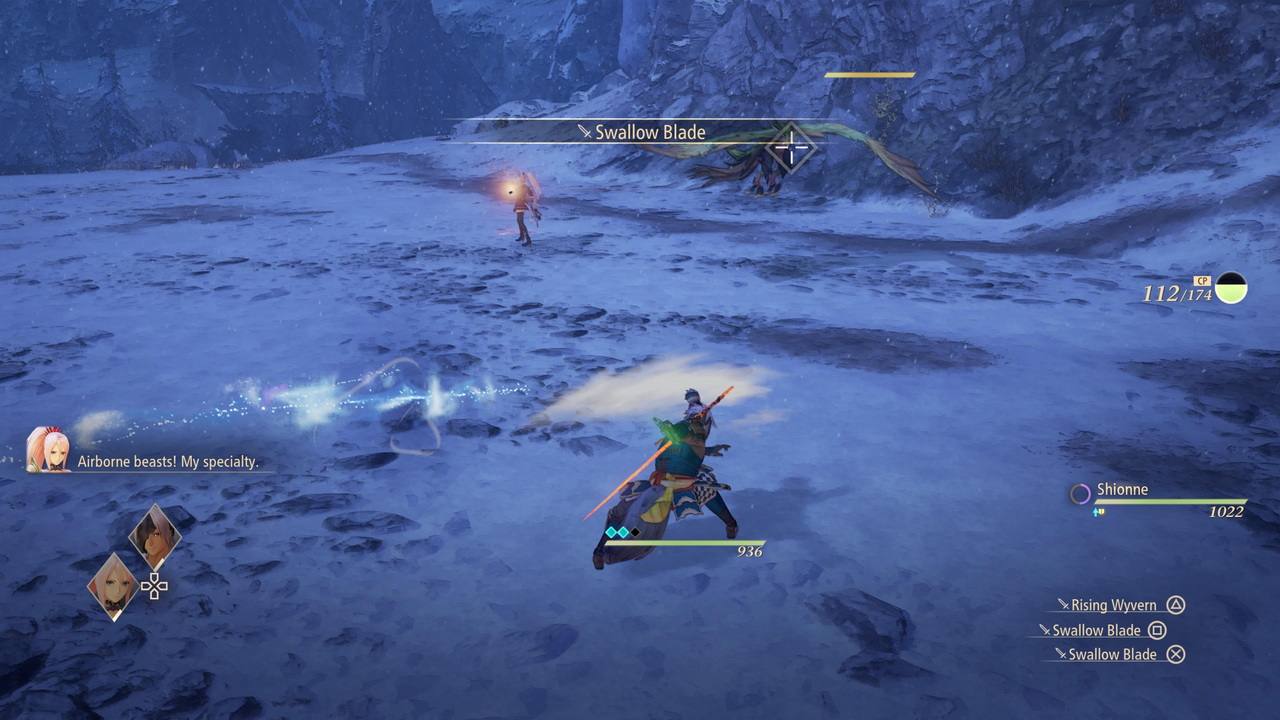Choose Swallow Blade arte beside the square glyph

(x=1096, y=630)
